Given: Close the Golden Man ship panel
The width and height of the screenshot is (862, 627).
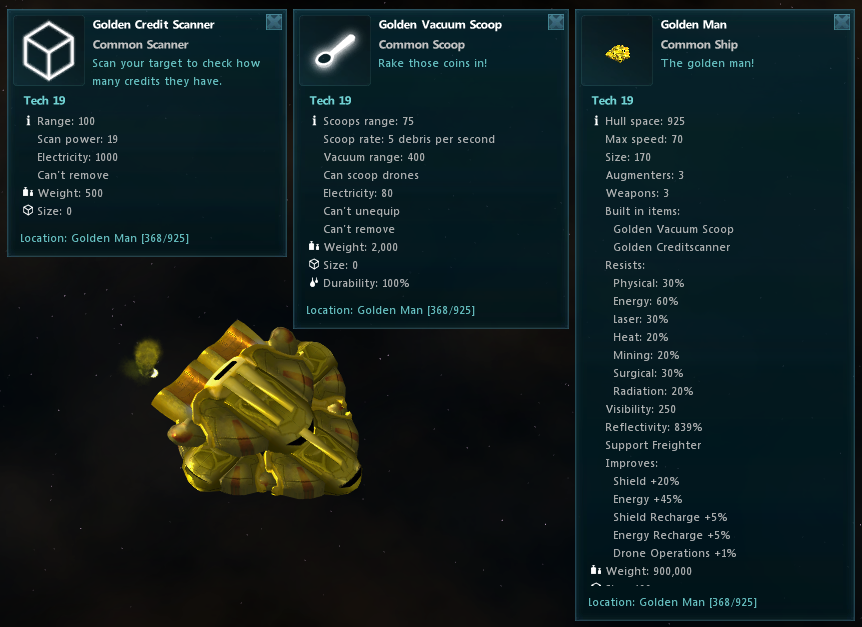Looking at the screenshot, I should coord(842,22).
